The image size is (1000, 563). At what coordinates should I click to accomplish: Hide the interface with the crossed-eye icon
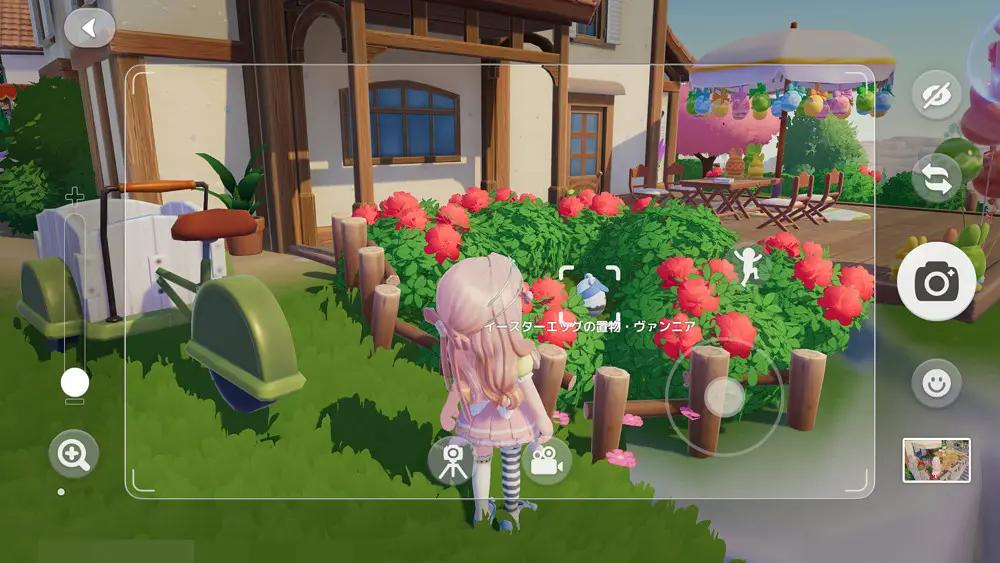[936, 96]
